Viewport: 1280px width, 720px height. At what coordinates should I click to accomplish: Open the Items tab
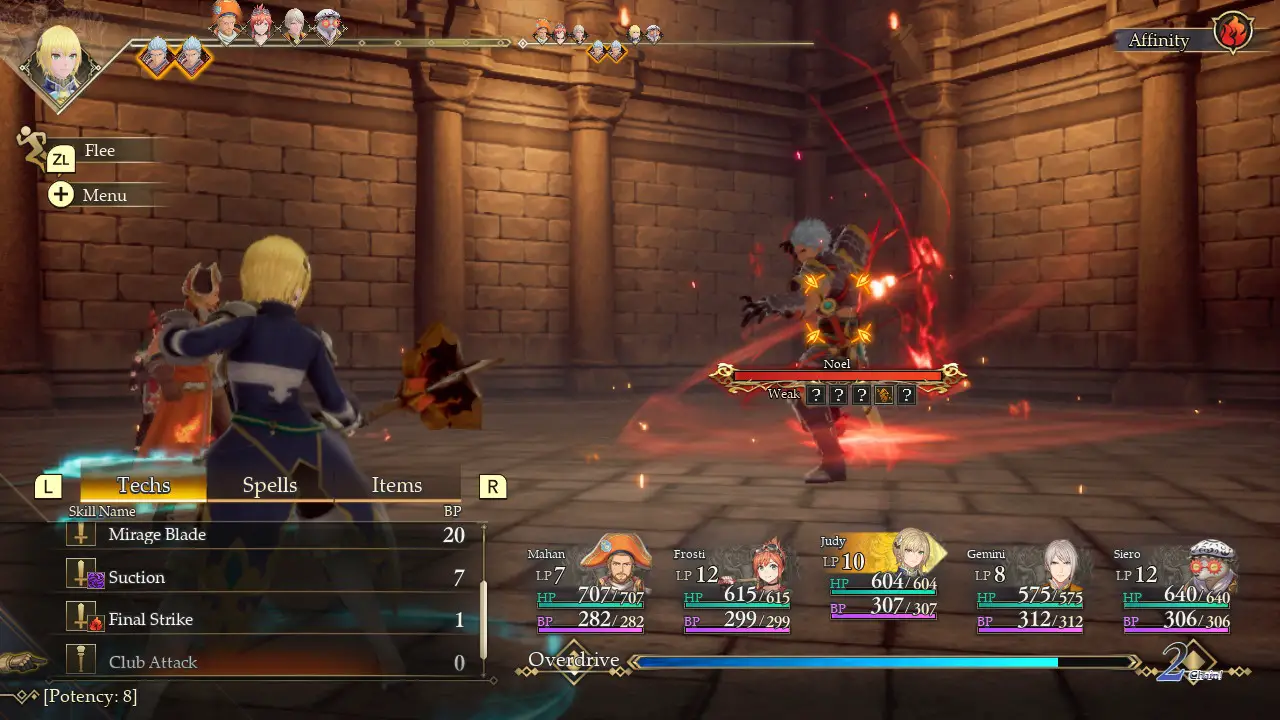point(397,485)
